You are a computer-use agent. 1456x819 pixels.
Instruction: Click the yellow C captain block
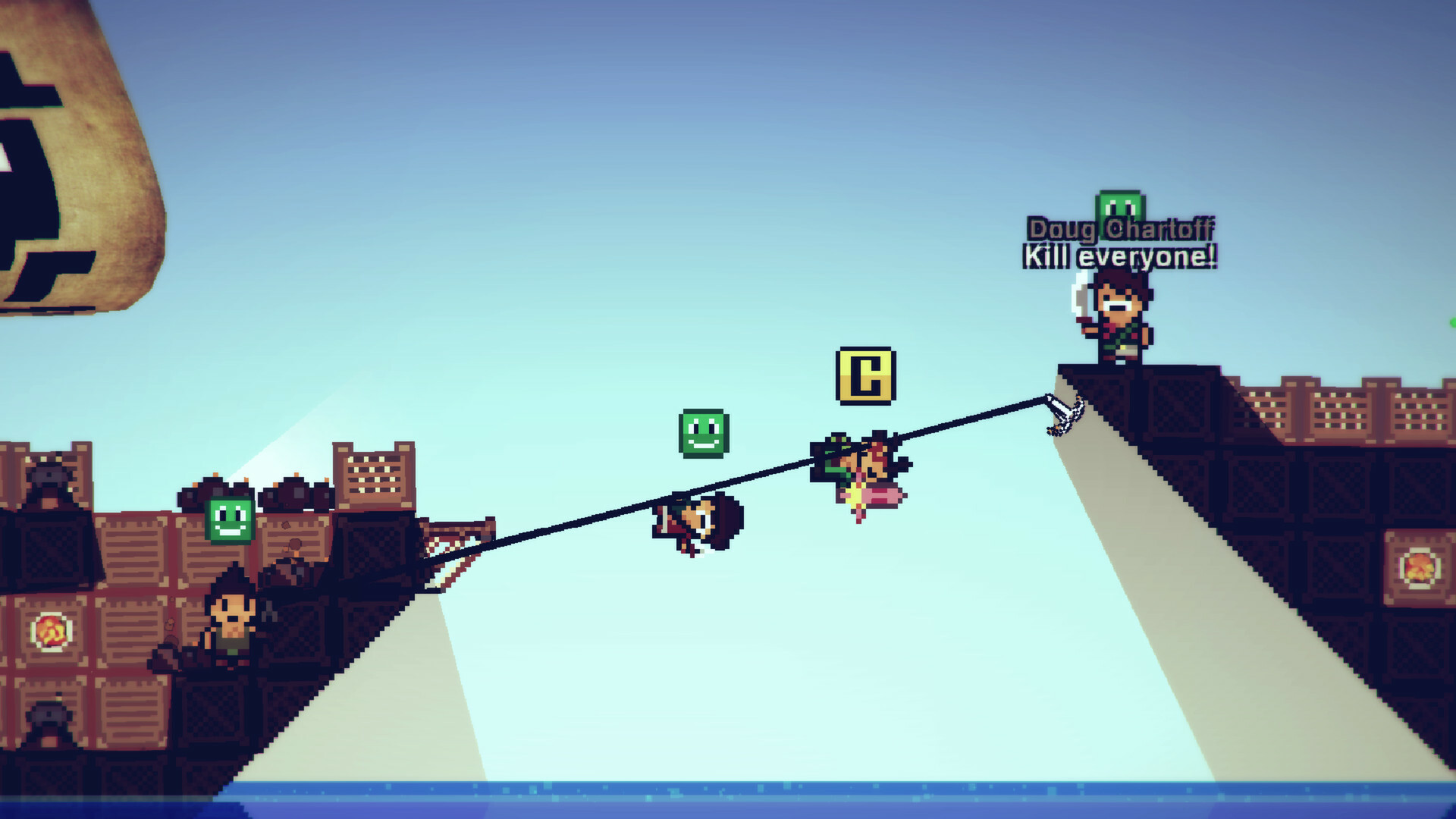[865, 376]
